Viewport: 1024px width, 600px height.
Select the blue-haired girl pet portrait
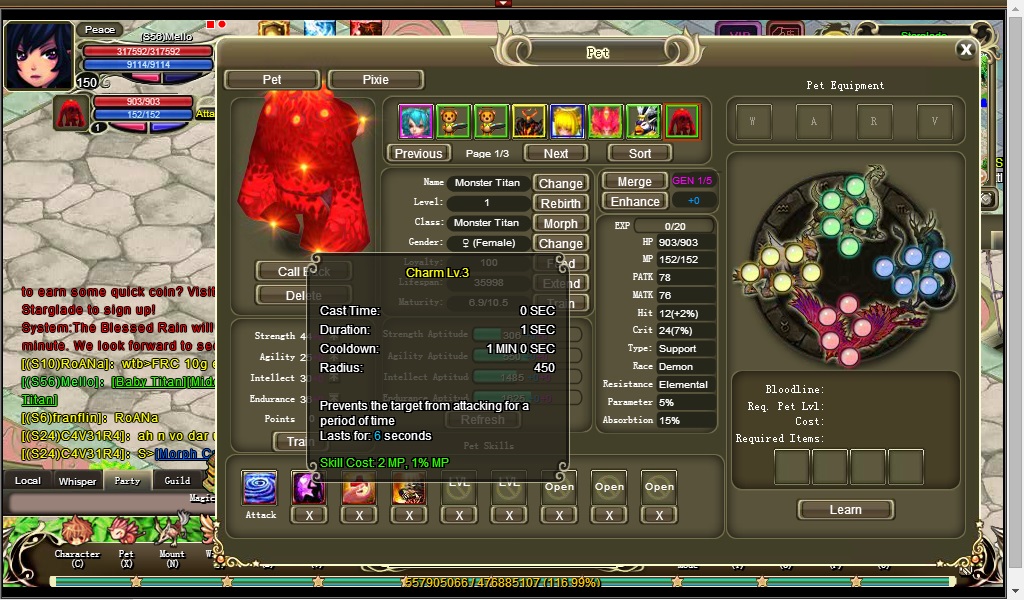[x=416, y=122]
